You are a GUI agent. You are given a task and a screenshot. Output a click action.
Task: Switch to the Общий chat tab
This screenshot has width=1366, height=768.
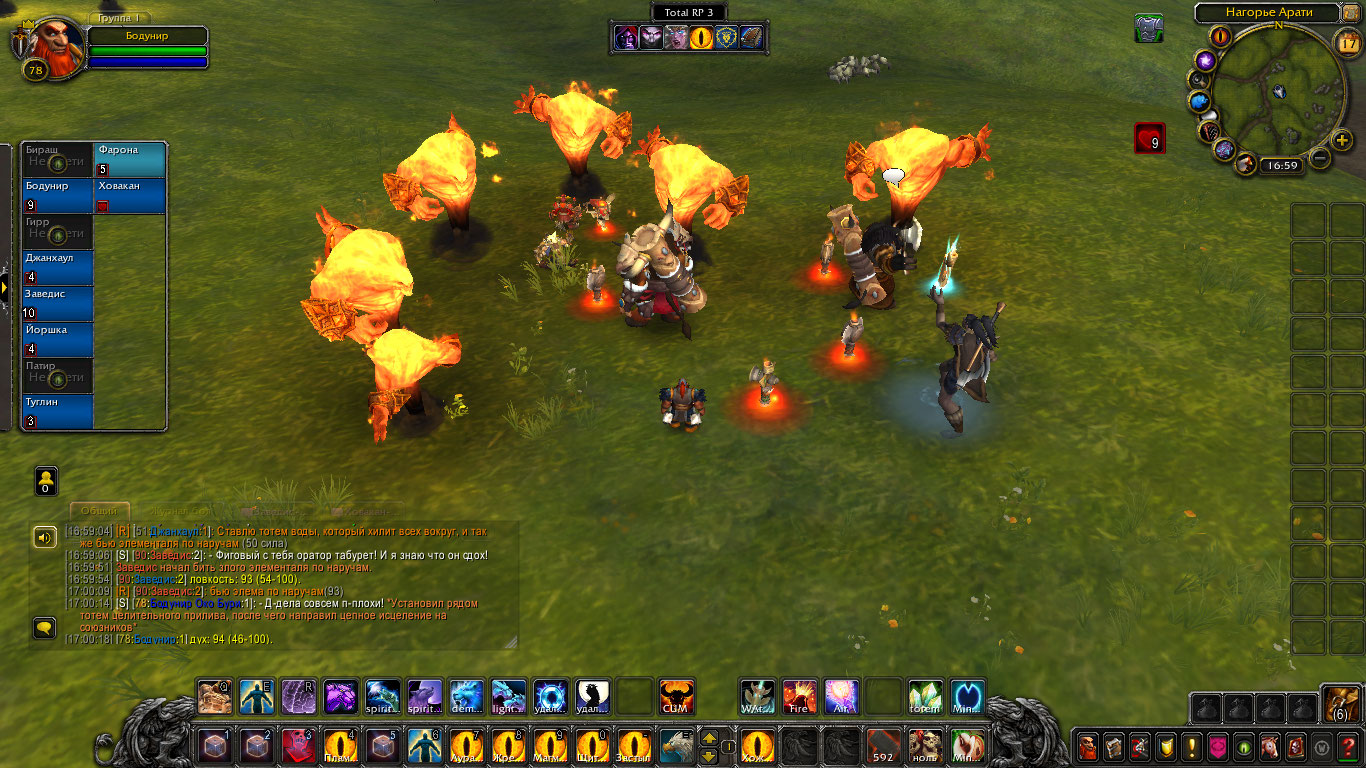(x=99, y=511)
